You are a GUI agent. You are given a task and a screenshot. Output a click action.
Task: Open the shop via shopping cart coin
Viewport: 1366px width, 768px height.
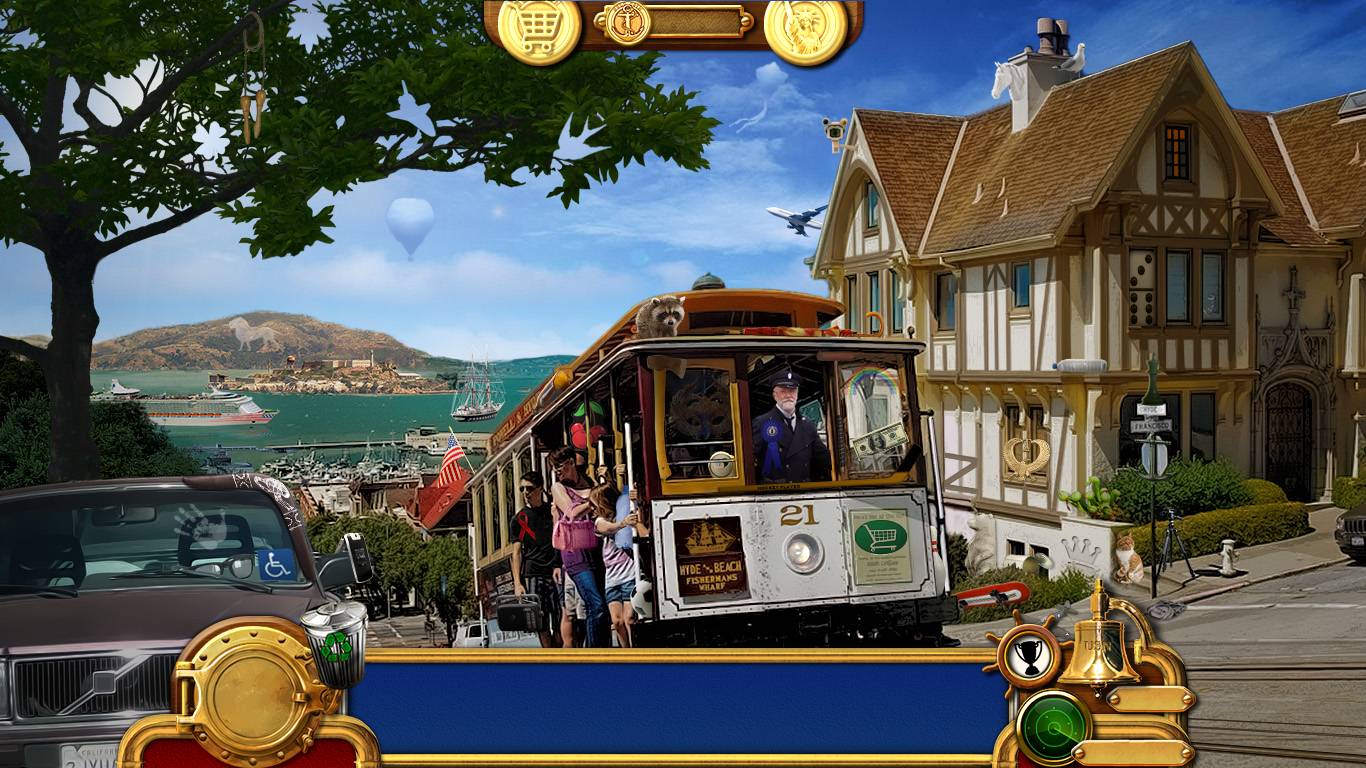(539, 28)
